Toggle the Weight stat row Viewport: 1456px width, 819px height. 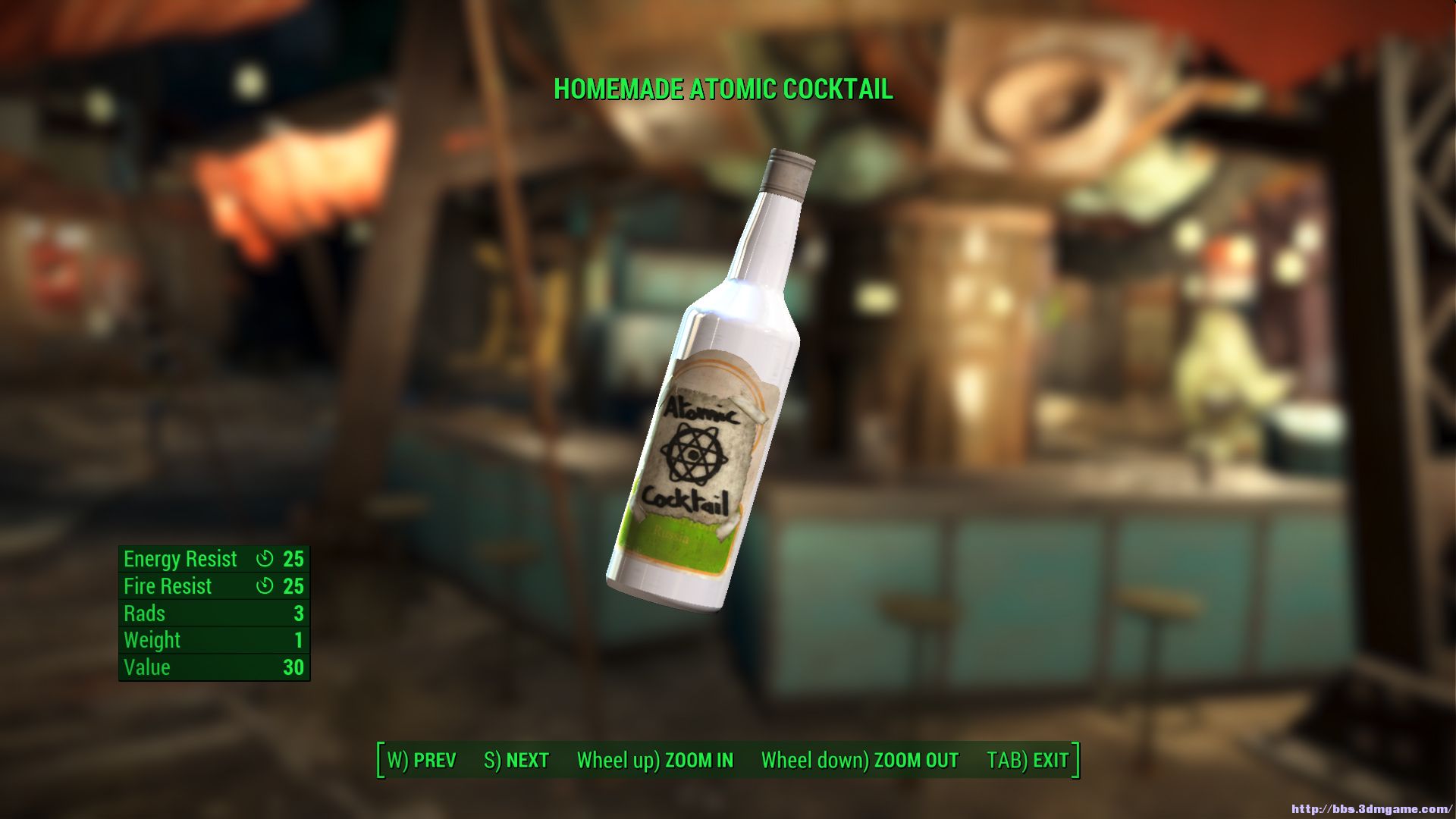pos(212,640)
